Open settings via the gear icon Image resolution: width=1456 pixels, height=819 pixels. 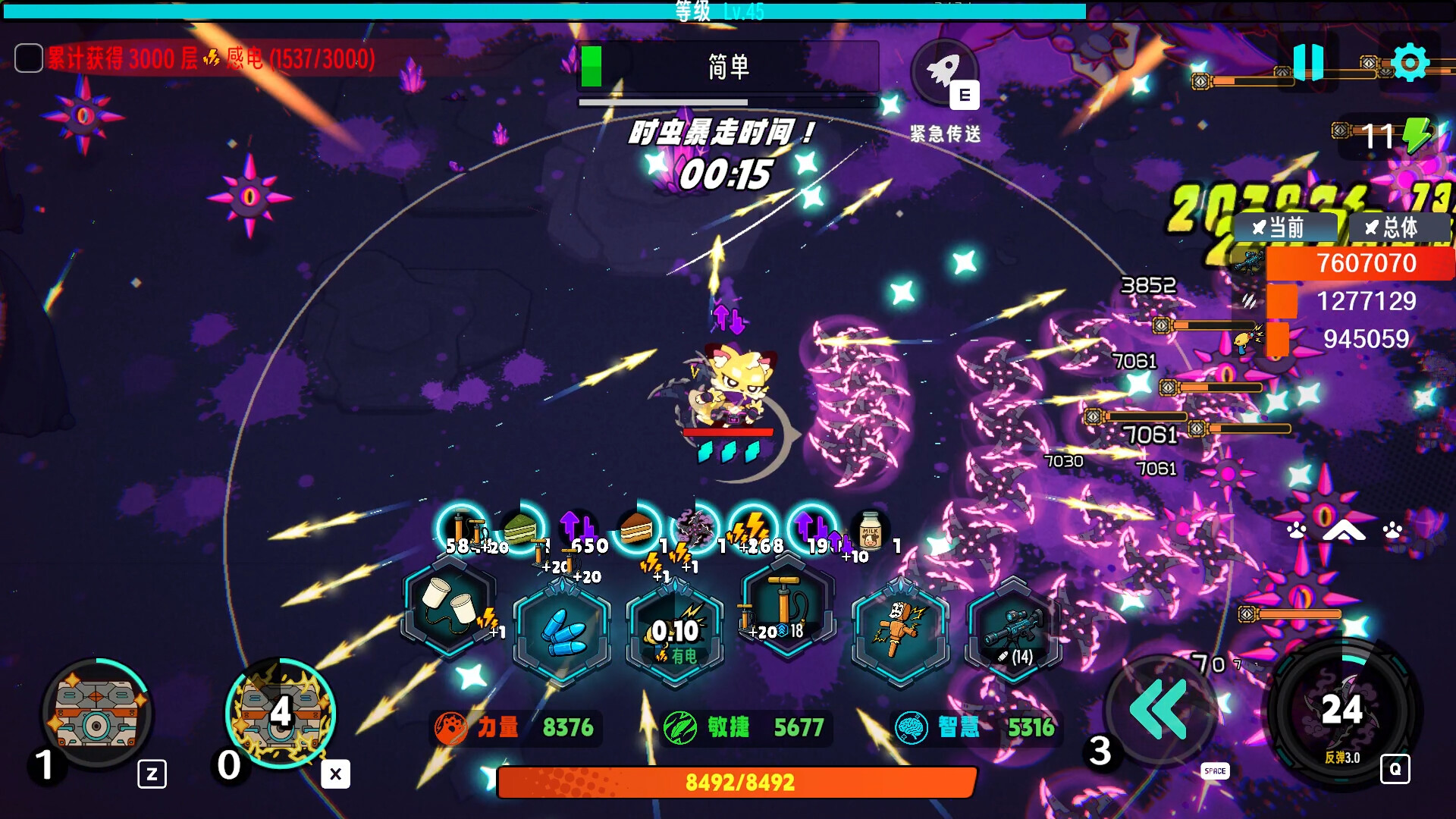1410,62
